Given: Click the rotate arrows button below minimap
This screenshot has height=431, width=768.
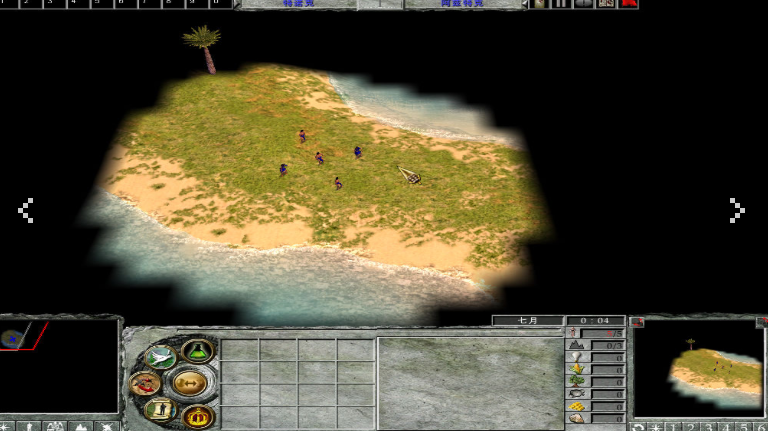Looking at the screenshot, I should click(x=639, y=427).
